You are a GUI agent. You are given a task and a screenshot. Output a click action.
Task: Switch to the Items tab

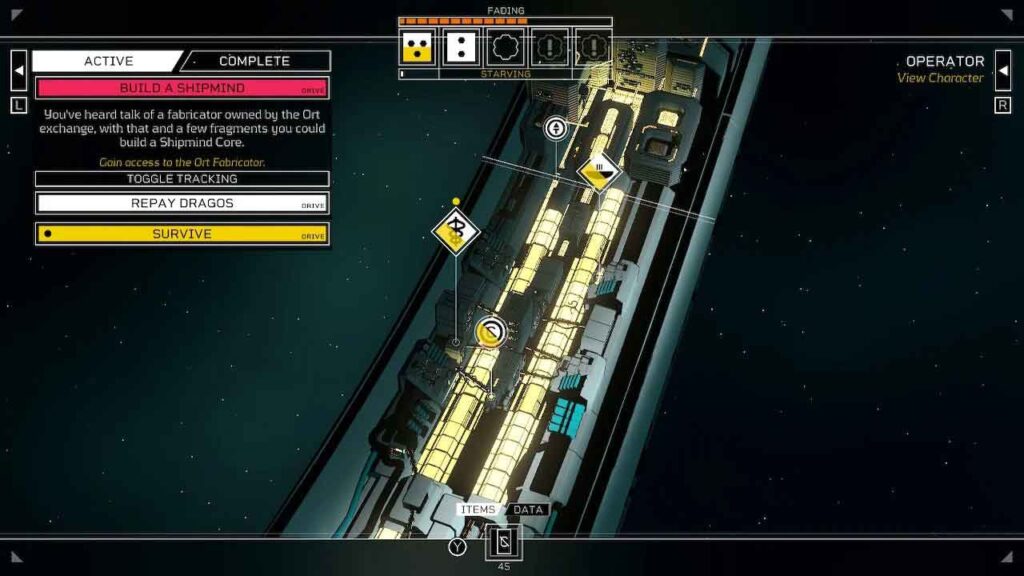click(x=478, y=510)
